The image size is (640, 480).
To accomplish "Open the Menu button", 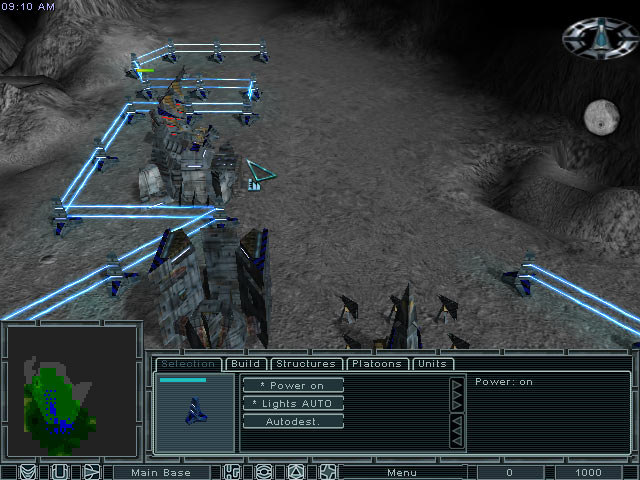I will point(402,472).
